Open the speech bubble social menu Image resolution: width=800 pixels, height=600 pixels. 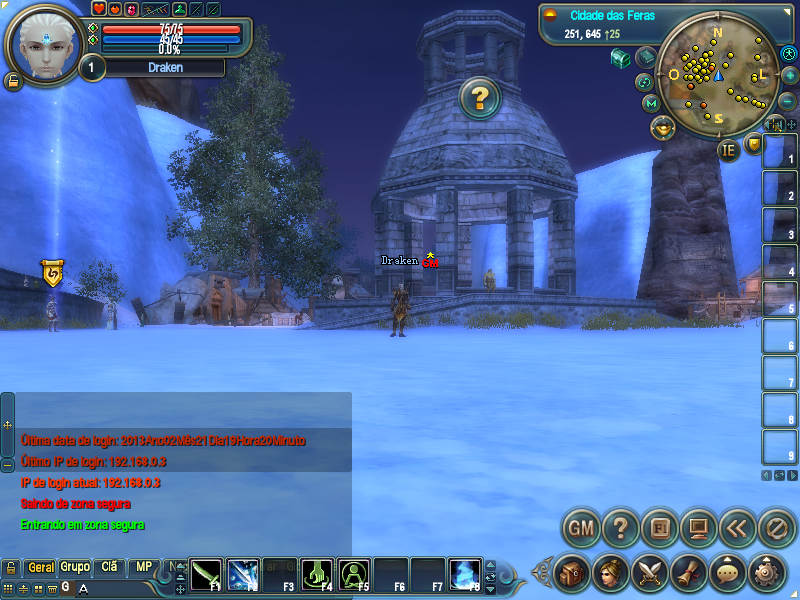727,572
